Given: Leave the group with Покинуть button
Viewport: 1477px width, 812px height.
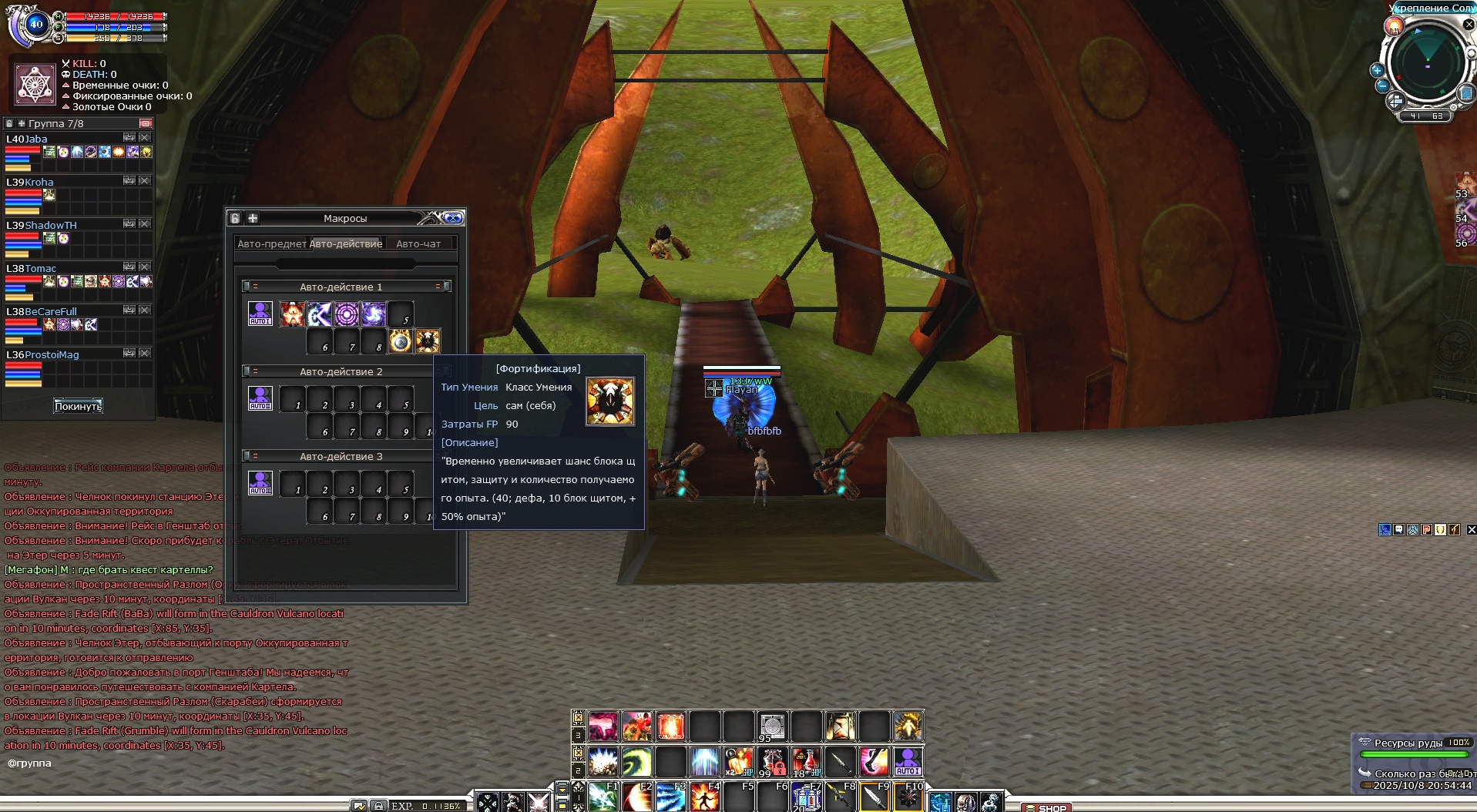Looking at the screenshot, I should (78, 406).
